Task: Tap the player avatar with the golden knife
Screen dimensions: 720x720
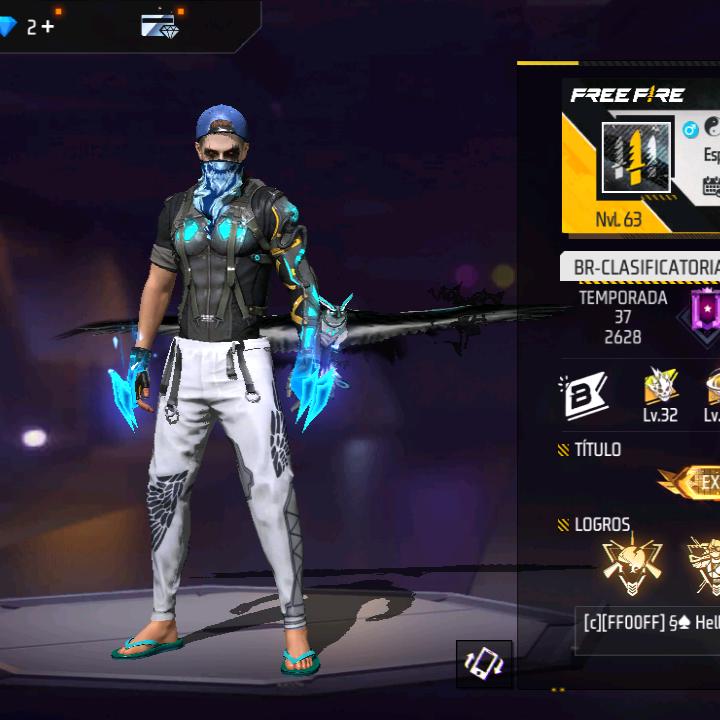Action: [636, 157]
